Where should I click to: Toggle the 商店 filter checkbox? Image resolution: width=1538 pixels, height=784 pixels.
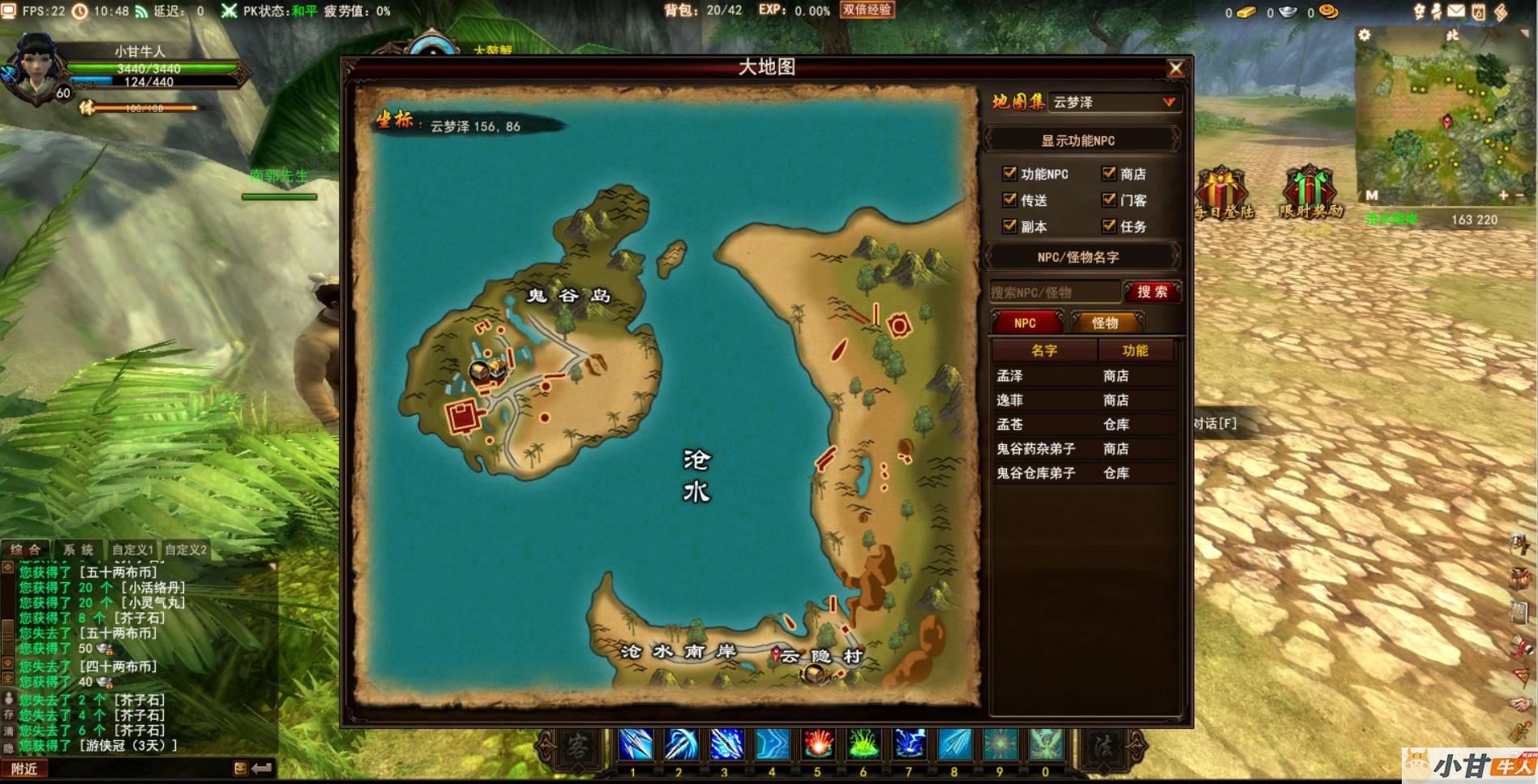1109,173
